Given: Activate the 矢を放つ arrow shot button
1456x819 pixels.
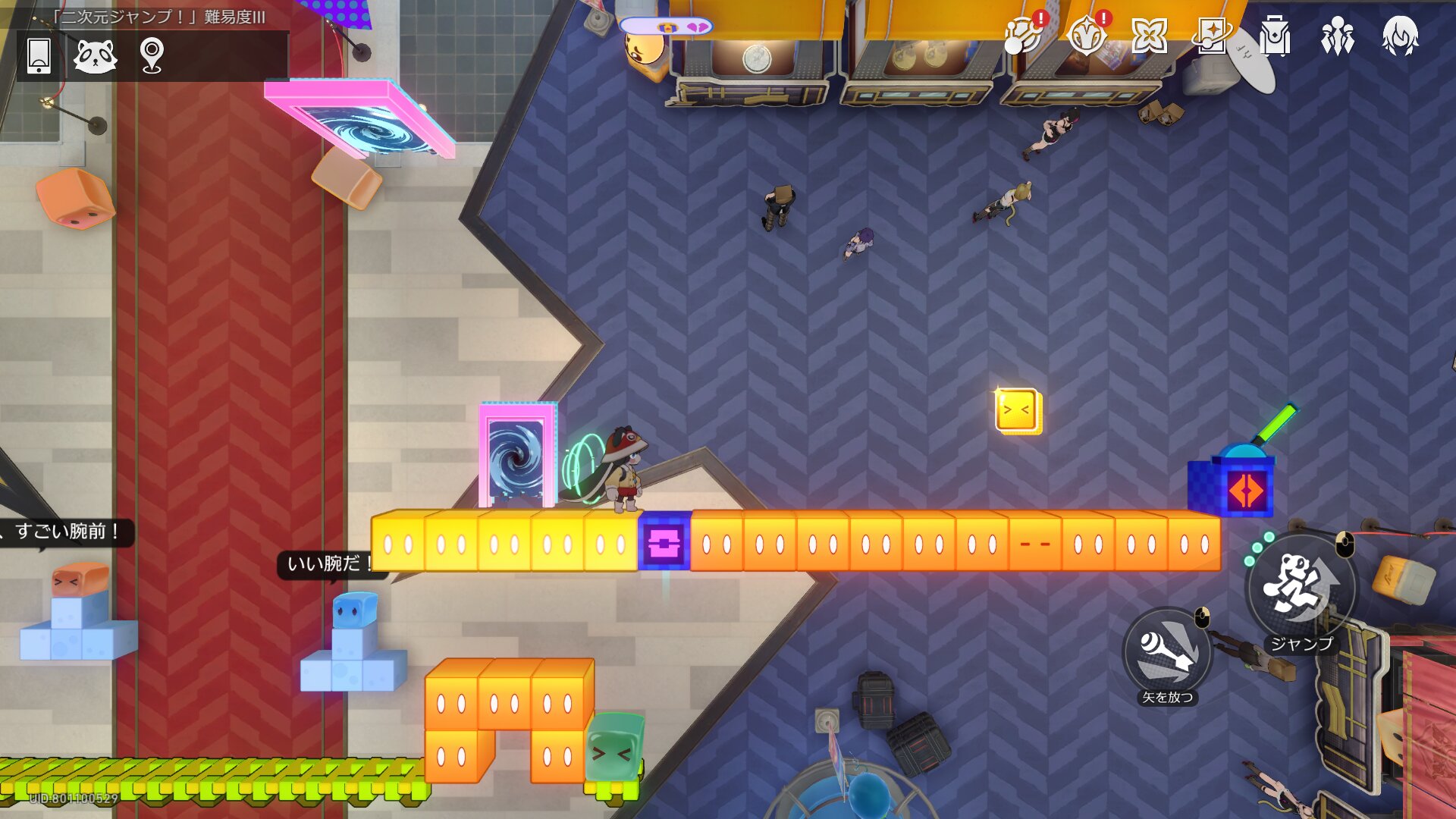Looking at the screenshot, I should tap(1168, 652).
